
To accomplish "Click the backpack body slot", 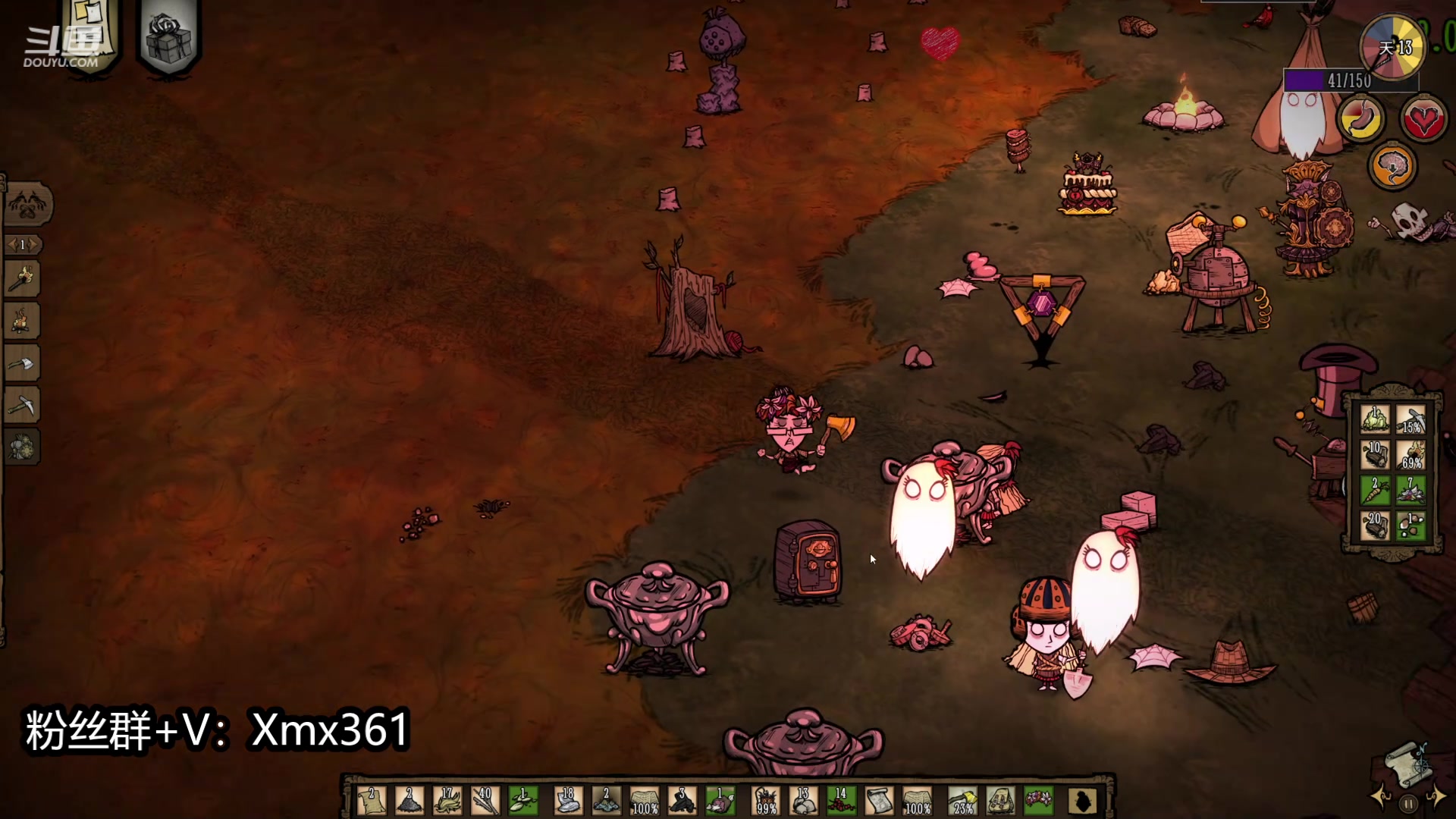I will 1001,802.
